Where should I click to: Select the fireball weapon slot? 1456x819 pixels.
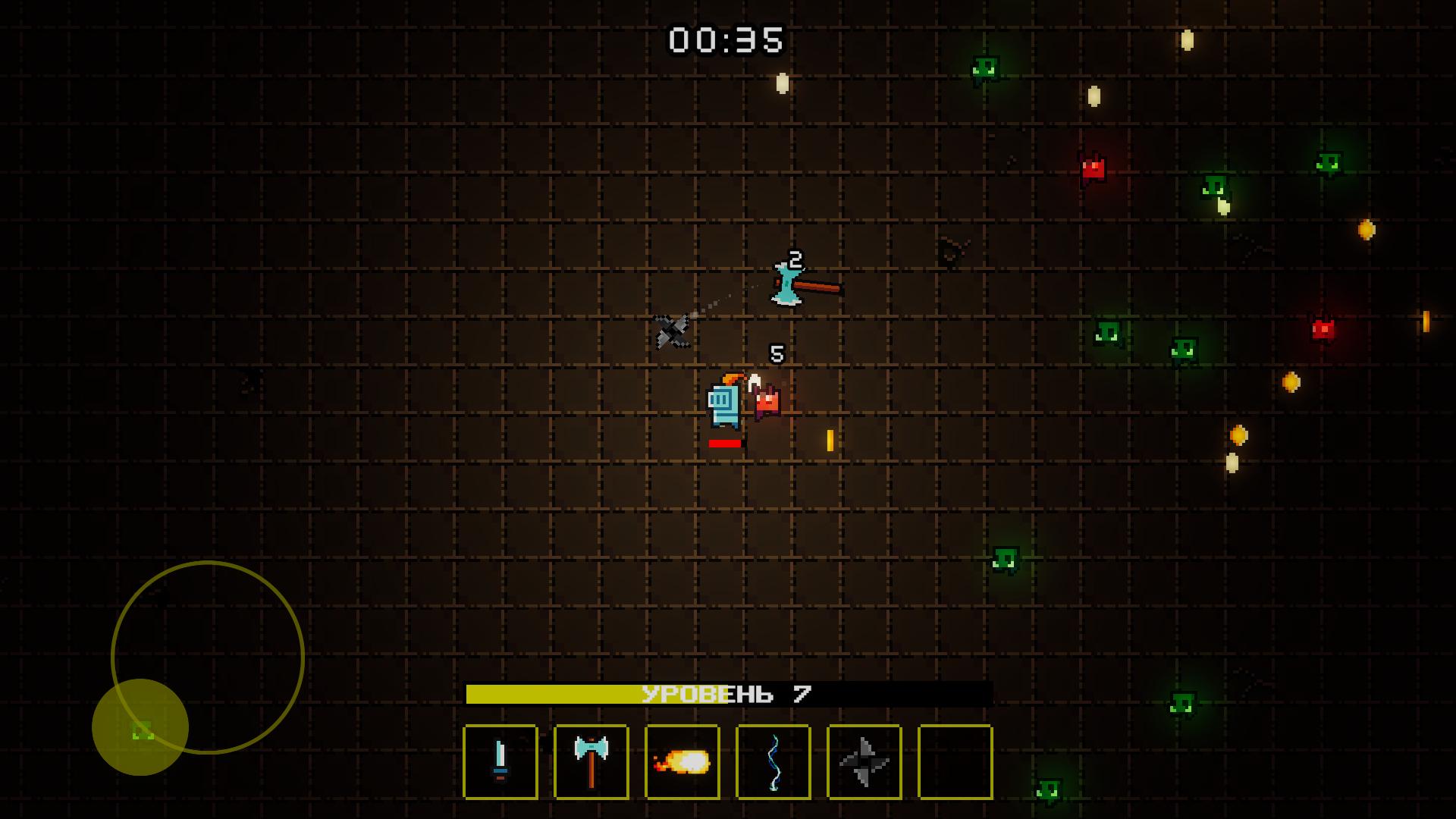(x=682, y=761)
